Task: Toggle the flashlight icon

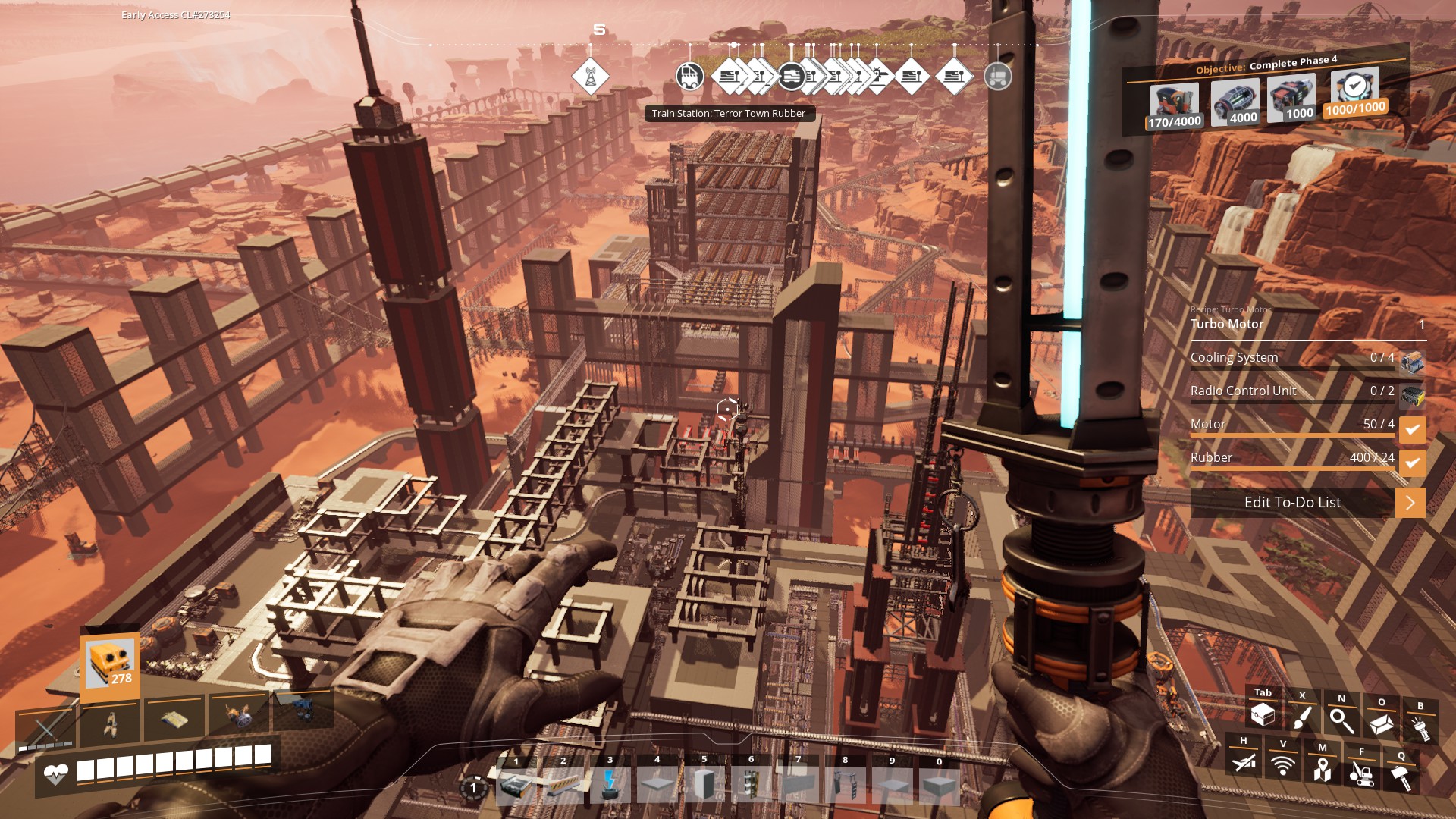Action: (1420, 728)
